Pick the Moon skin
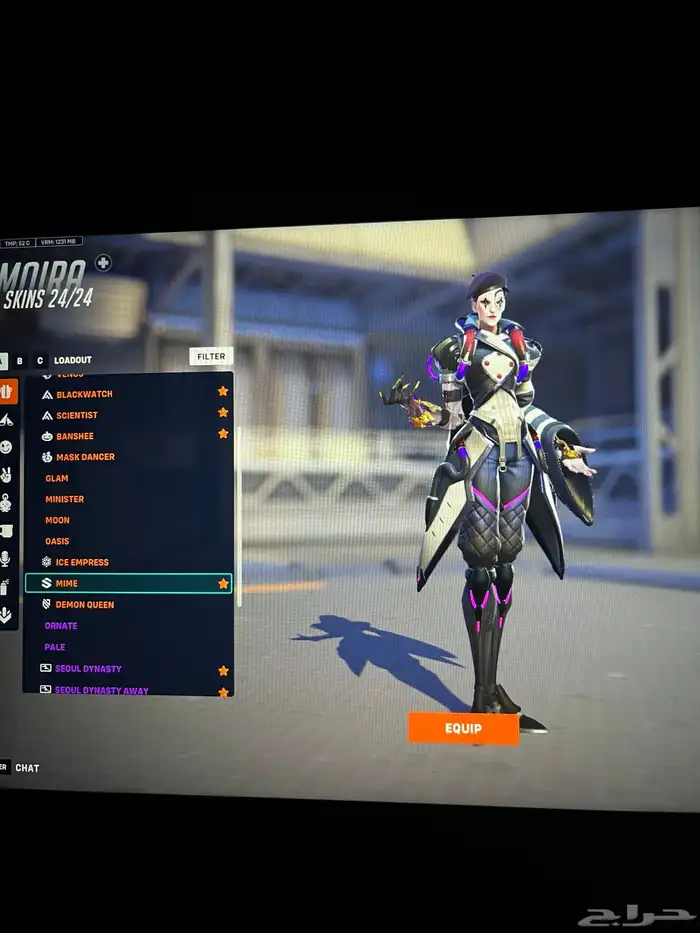This screenshot has height=933, width=700. tap(58, 520)
